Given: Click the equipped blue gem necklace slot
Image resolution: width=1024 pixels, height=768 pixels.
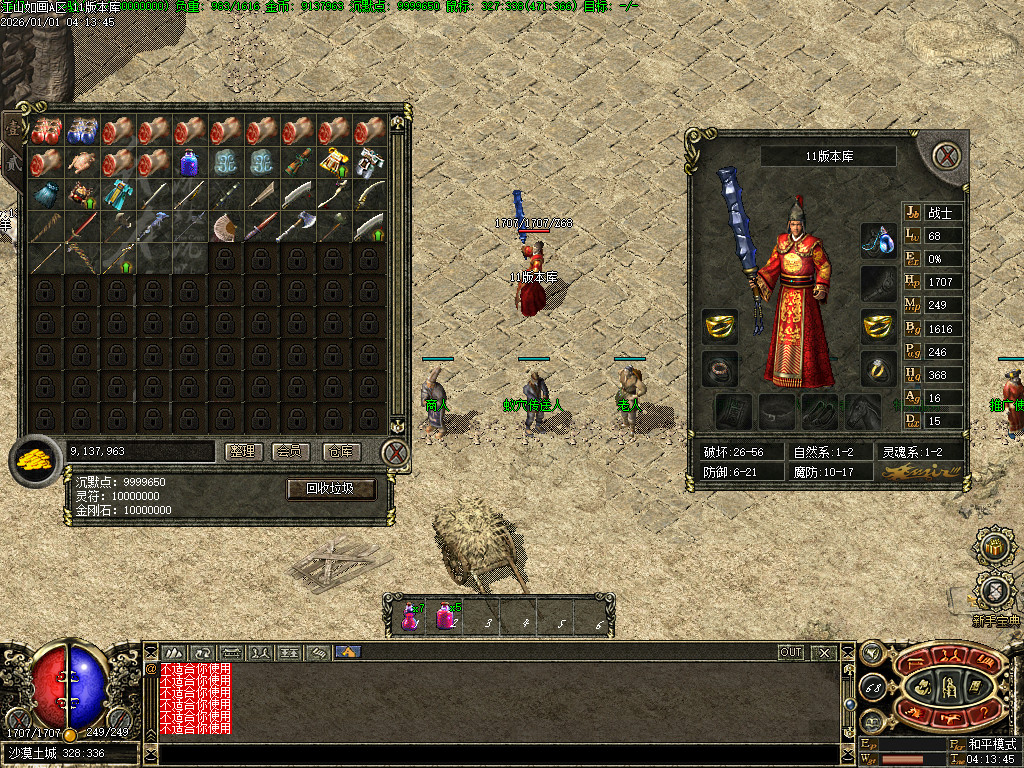Looking at the screenshot, I should pos(878,240).
